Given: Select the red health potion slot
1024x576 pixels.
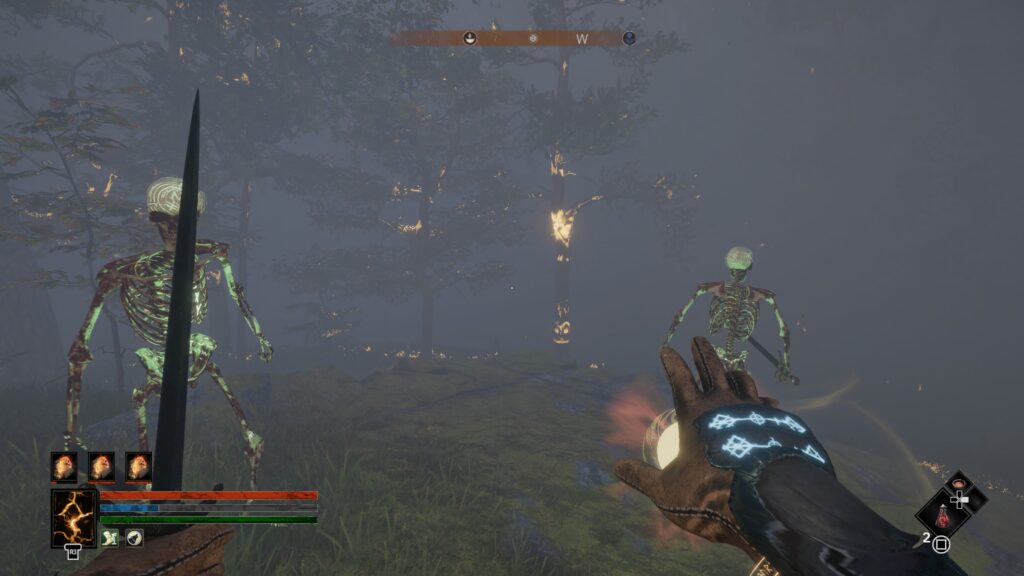Looking at the screenshot, I should 941,517.
